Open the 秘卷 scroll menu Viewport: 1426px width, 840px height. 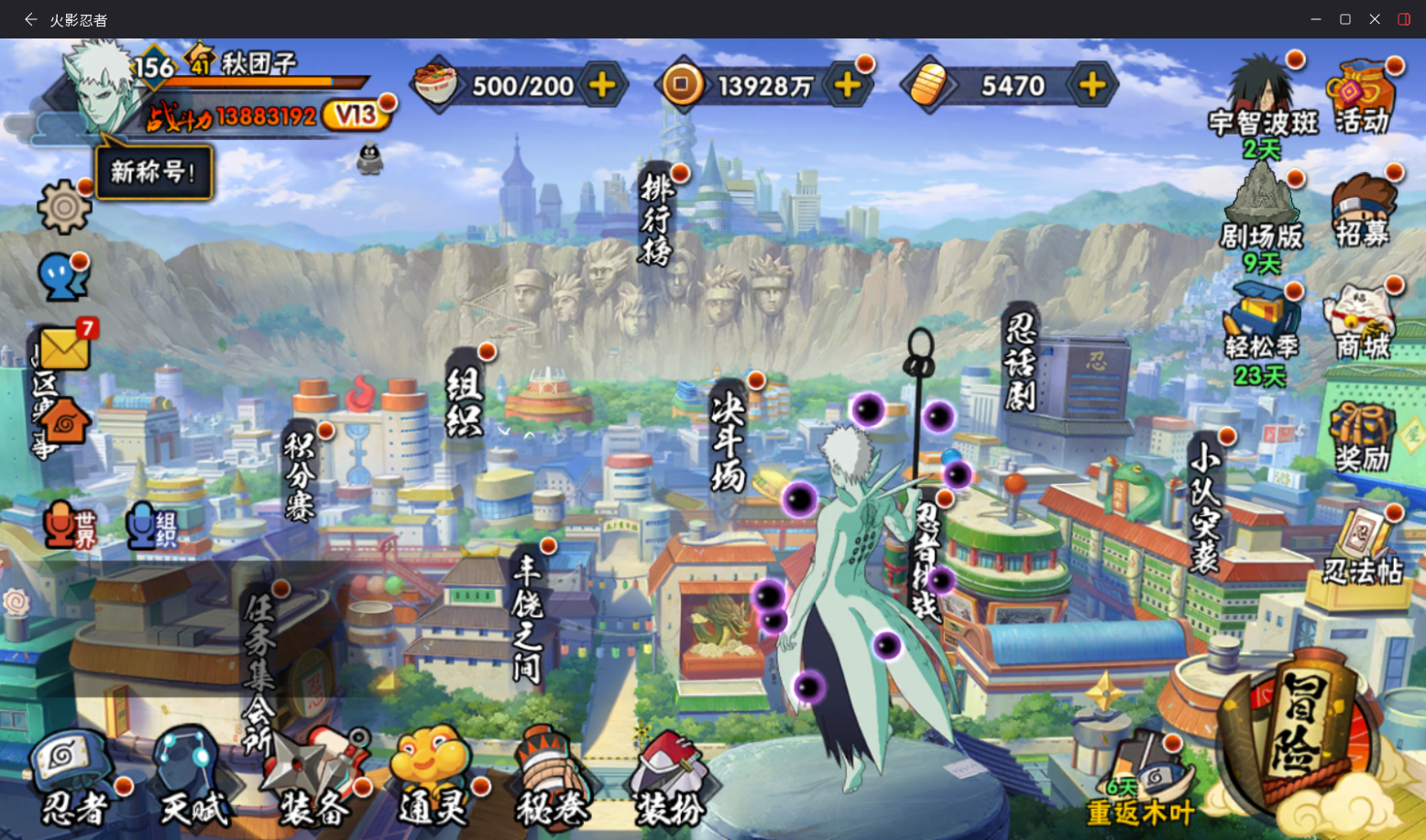coord(552,780)
